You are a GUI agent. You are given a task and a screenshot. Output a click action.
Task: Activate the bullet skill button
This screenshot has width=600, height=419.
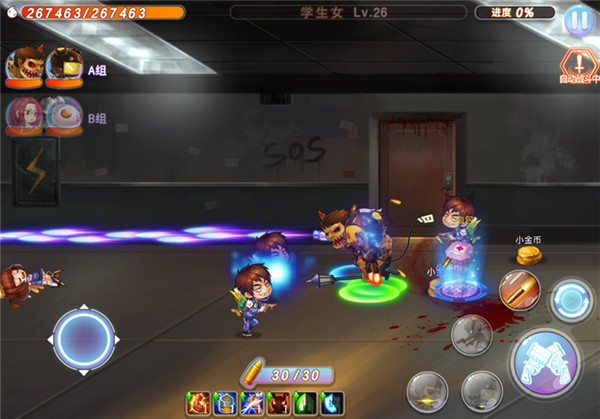(x=519, y=291)
